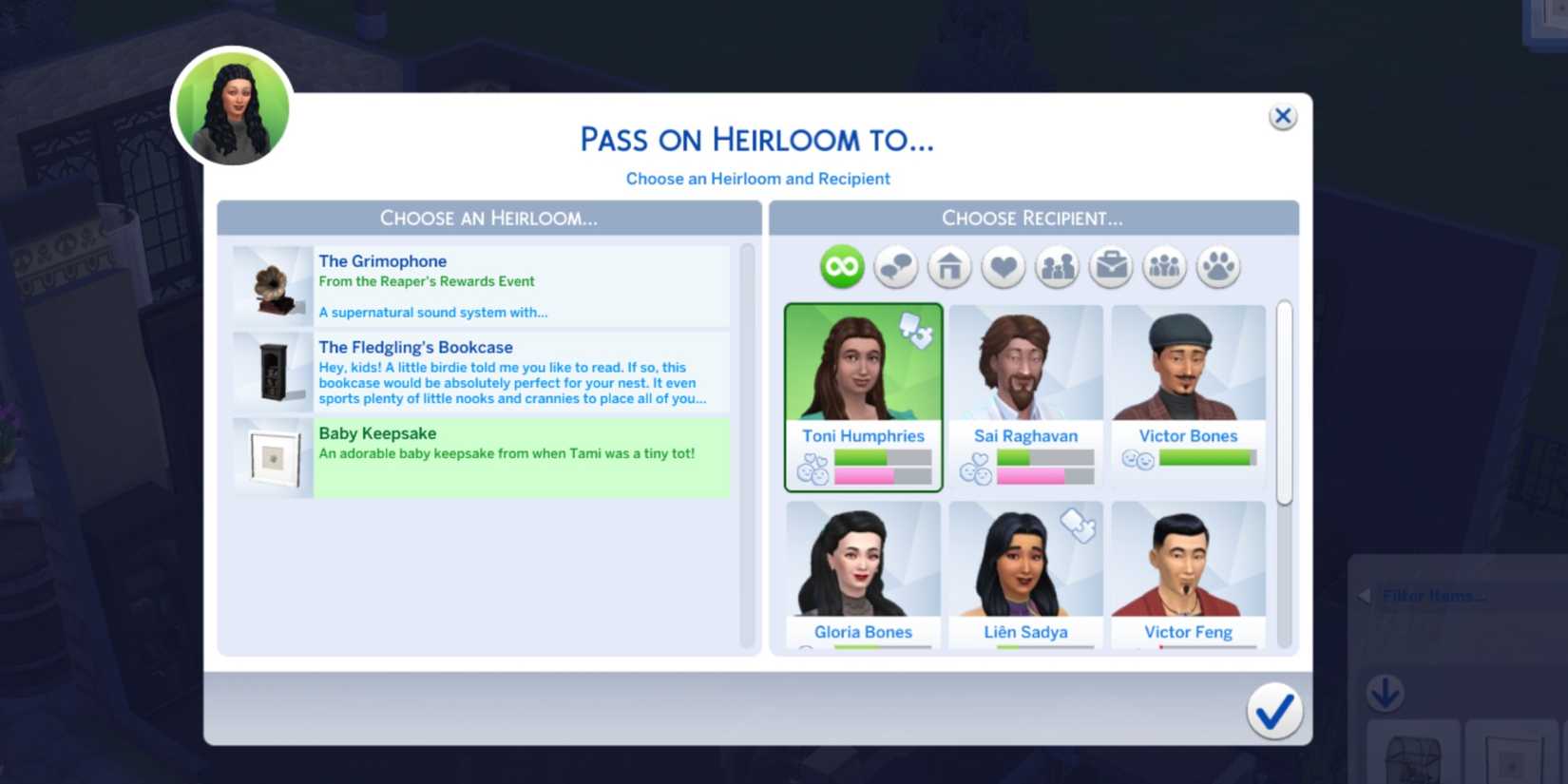This screenshot has height=784, width=1568.
Task: Filter recipients by family relations
Action: 1057,267
